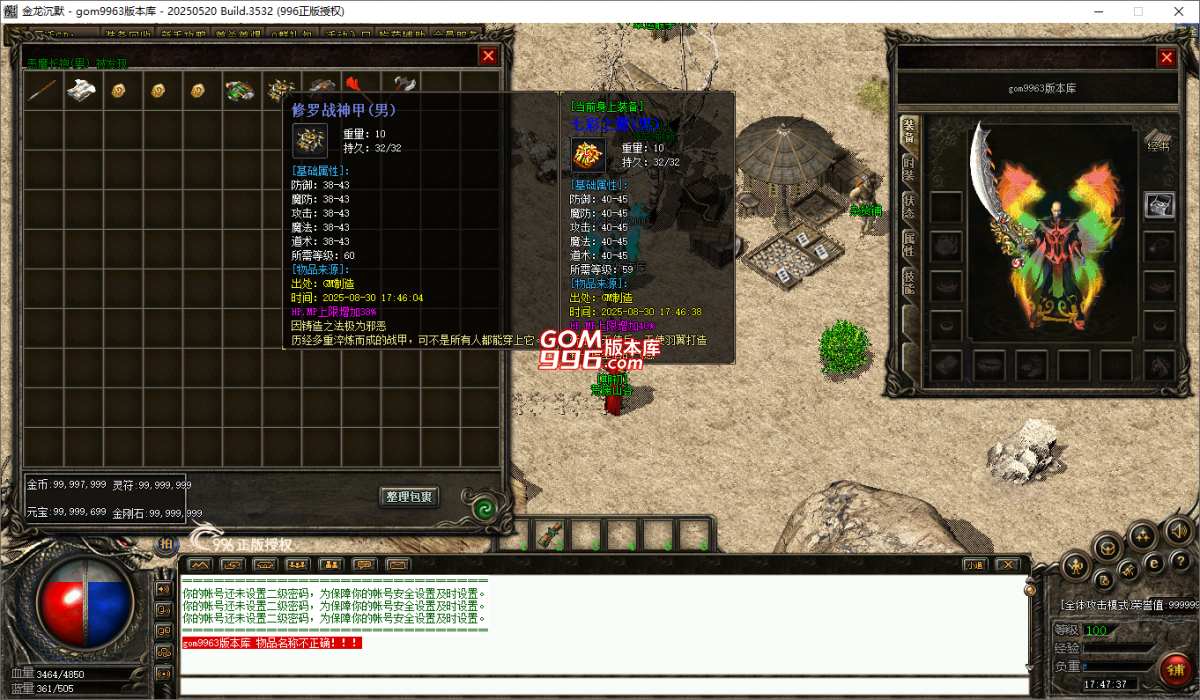Viewport: 1200px width, 700px height.
Task: Select the spear item in the bag
Action: coord(43,91)
